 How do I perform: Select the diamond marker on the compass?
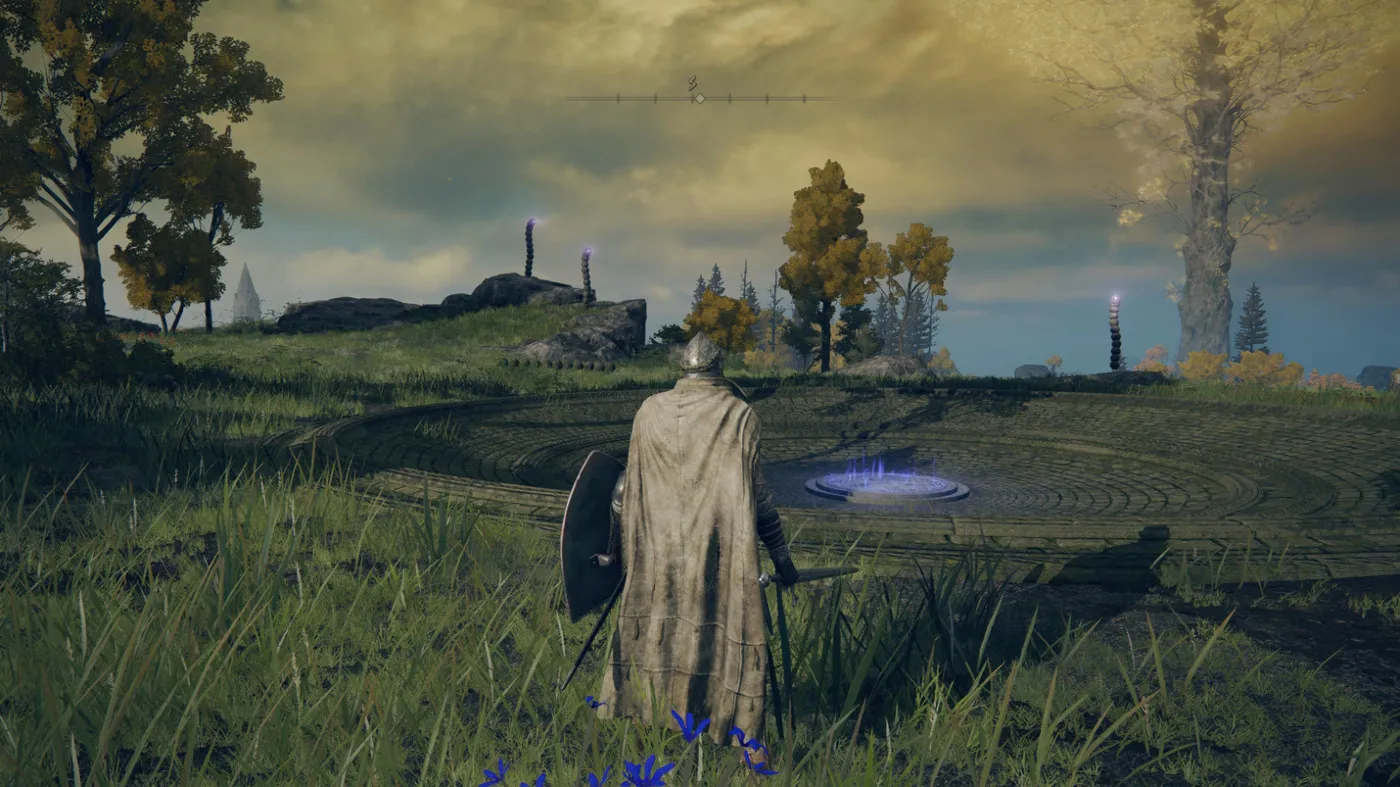pyautogui.click(x=699, y=98)
